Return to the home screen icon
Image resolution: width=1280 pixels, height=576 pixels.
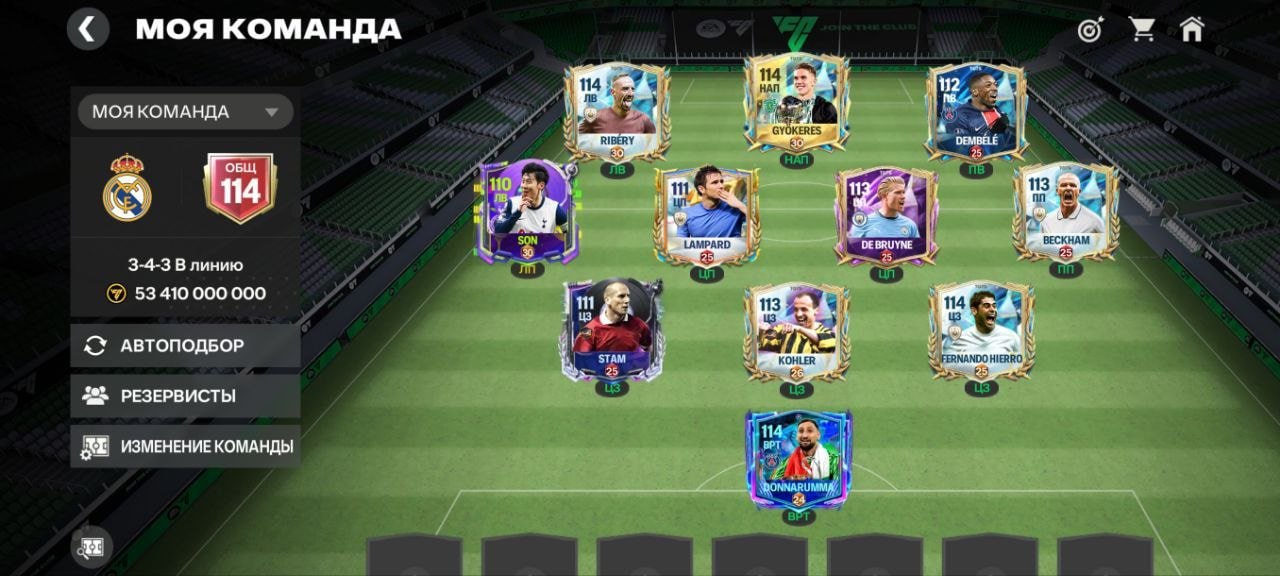[x=1192, y=29]
